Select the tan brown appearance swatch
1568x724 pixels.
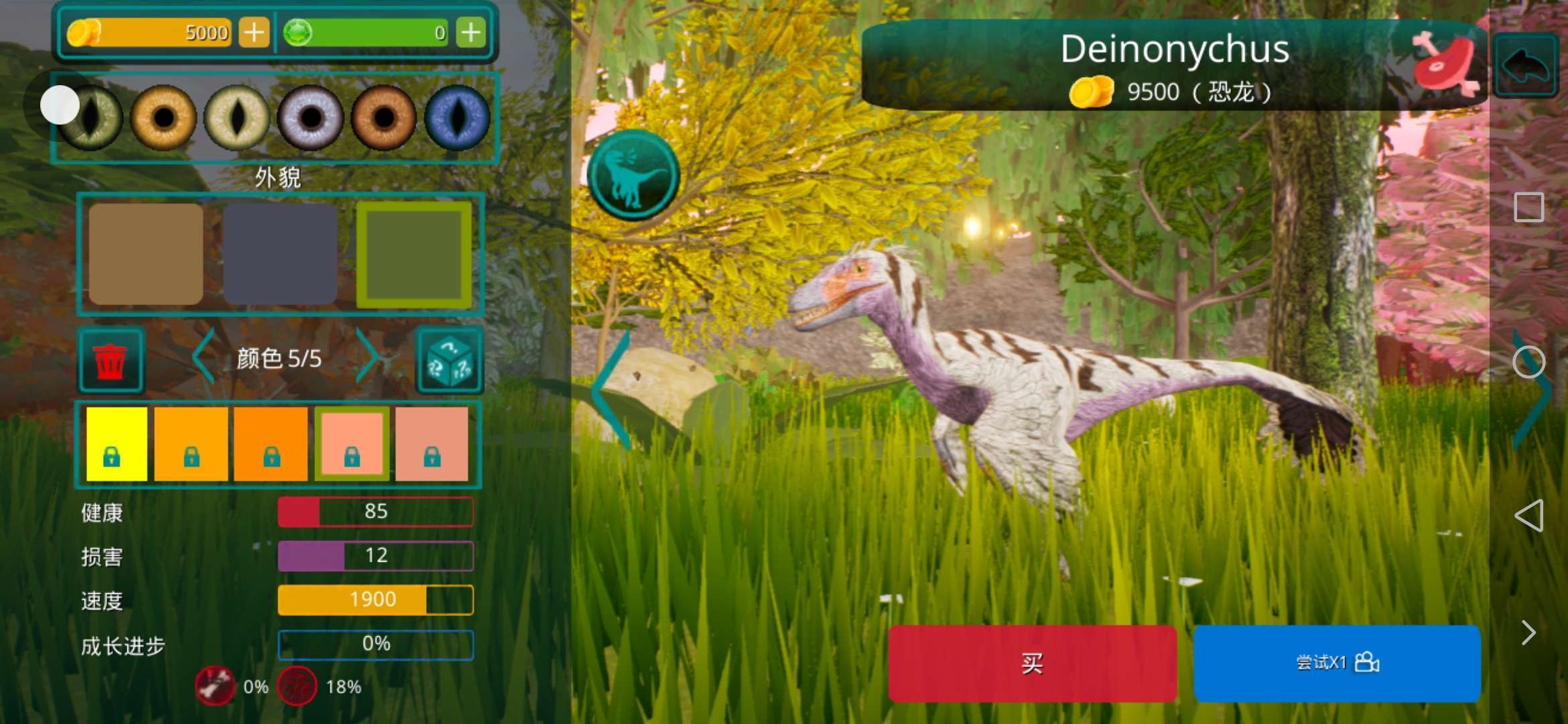(x=146, y=254)
